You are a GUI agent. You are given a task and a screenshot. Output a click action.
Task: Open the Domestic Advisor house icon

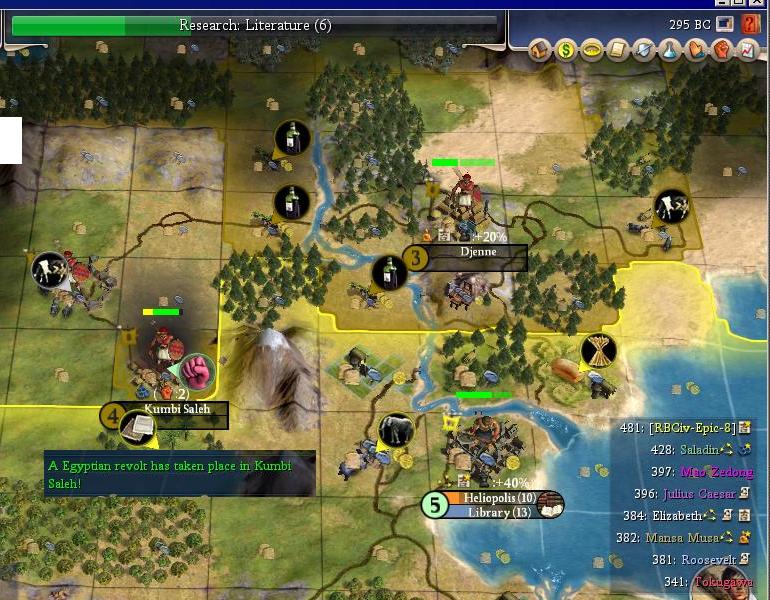click(x=540, y=49)
